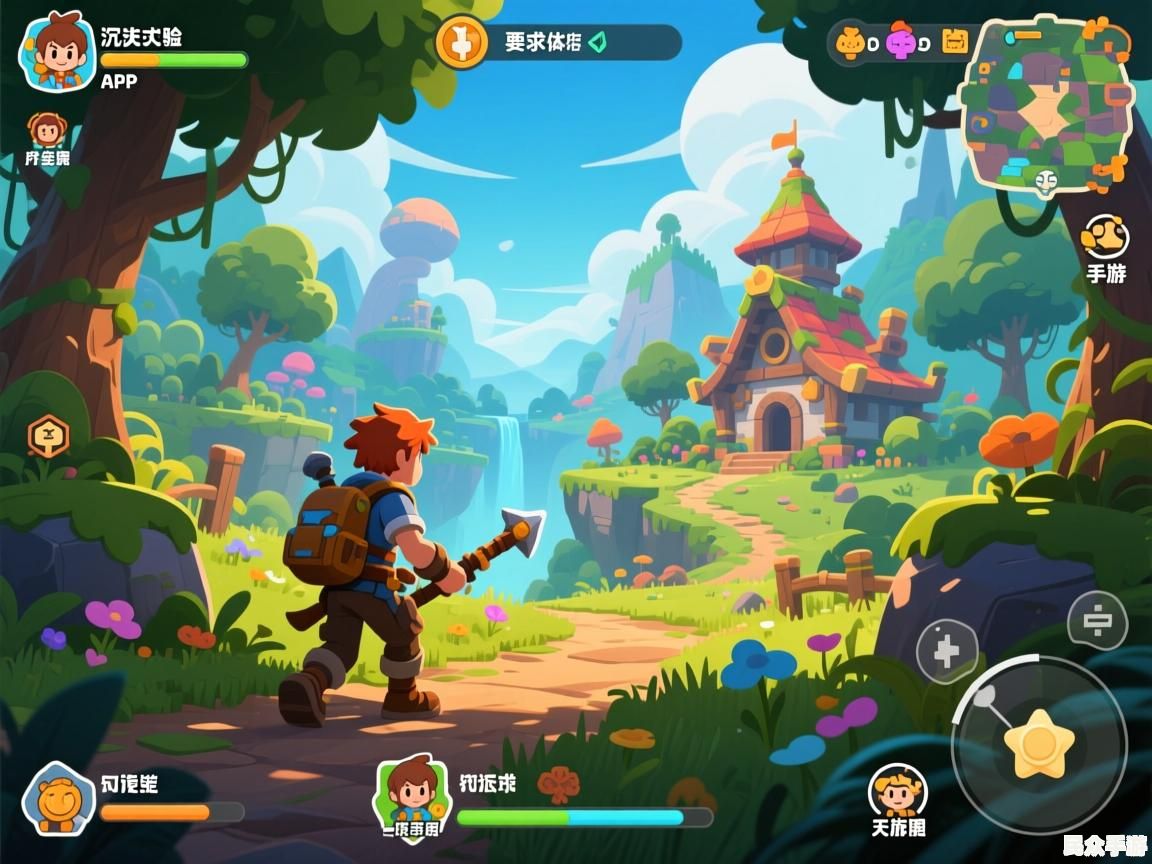Screen dimensions: 1152x864
Task: Open the 手游 paw button
Action: 1105,238
